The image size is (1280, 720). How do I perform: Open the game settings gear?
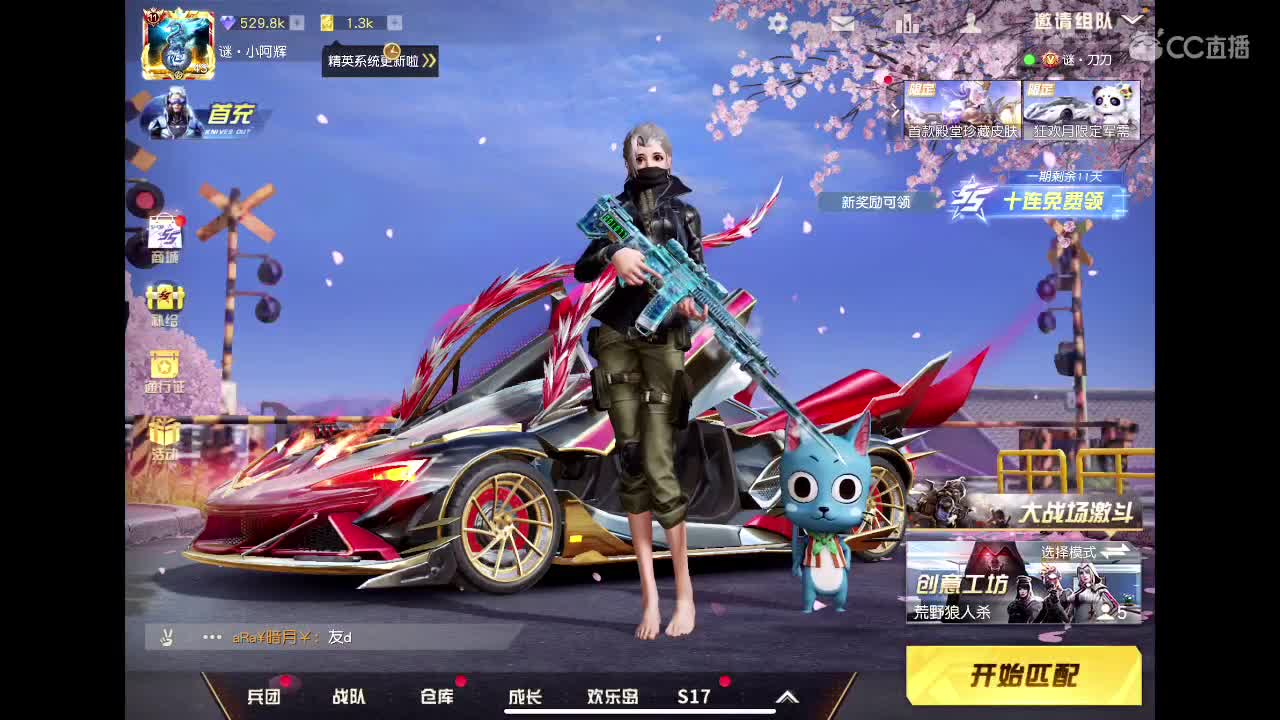(x=778, y=22)
